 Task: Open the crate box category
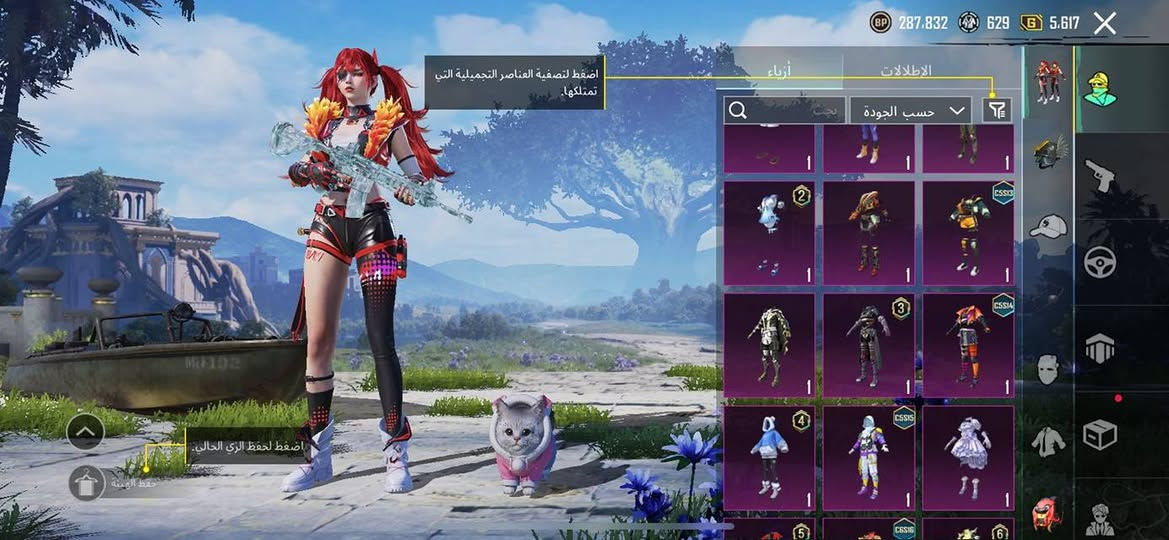(x=1100, y=434)
